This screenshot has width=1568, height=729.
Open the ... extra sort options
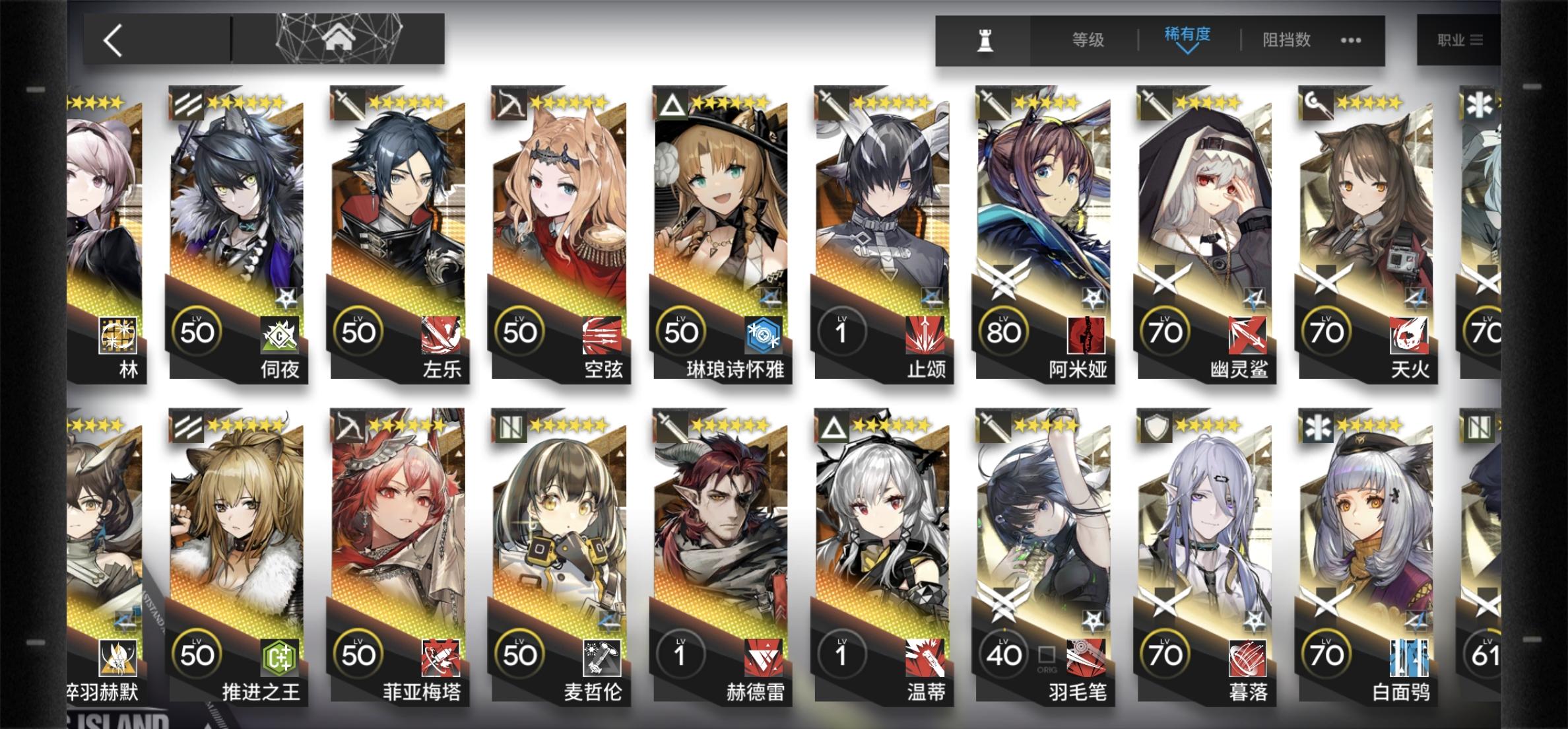[x=1350, y=40]
